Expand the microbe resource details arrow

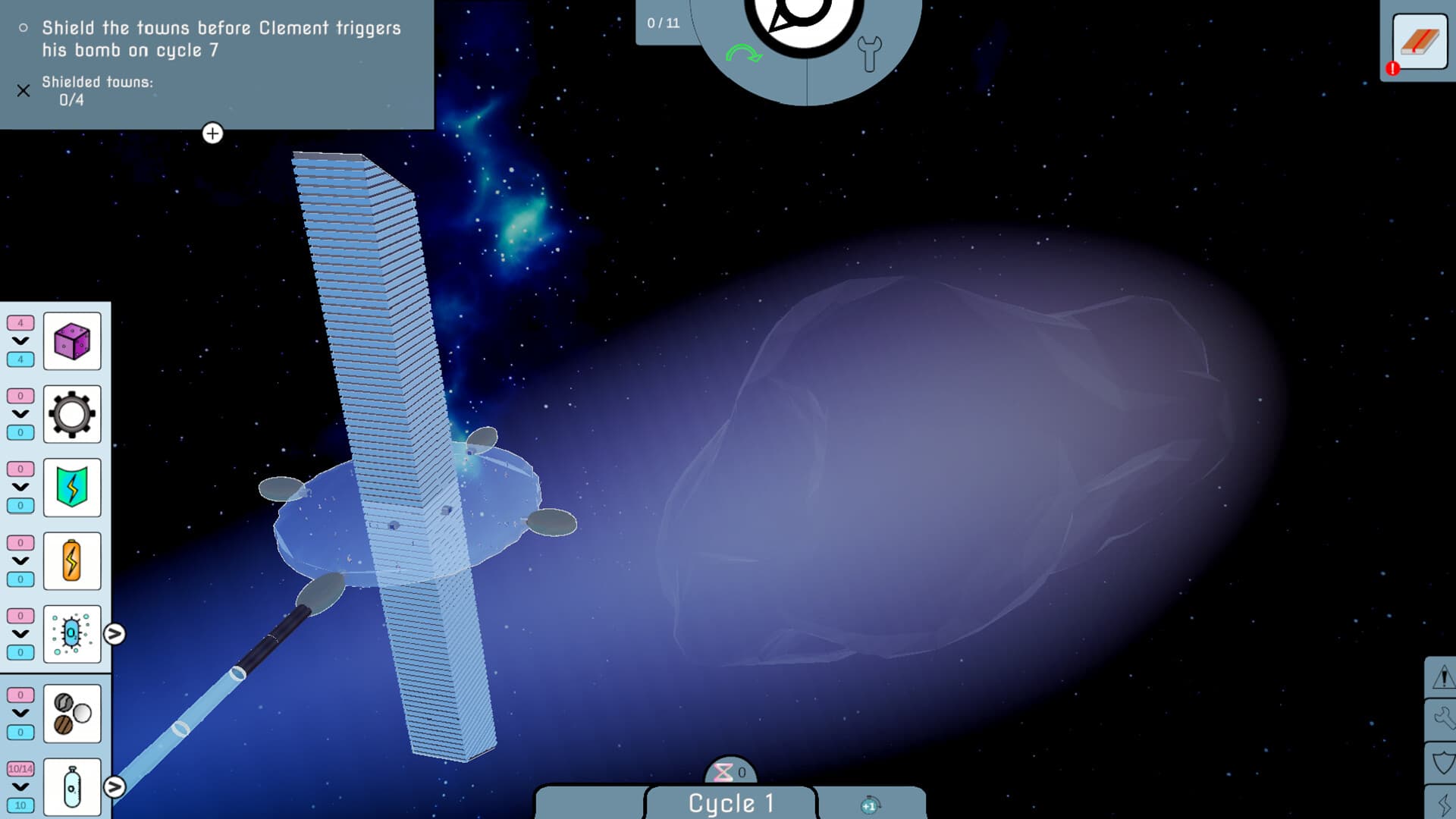tap(114, 635)
